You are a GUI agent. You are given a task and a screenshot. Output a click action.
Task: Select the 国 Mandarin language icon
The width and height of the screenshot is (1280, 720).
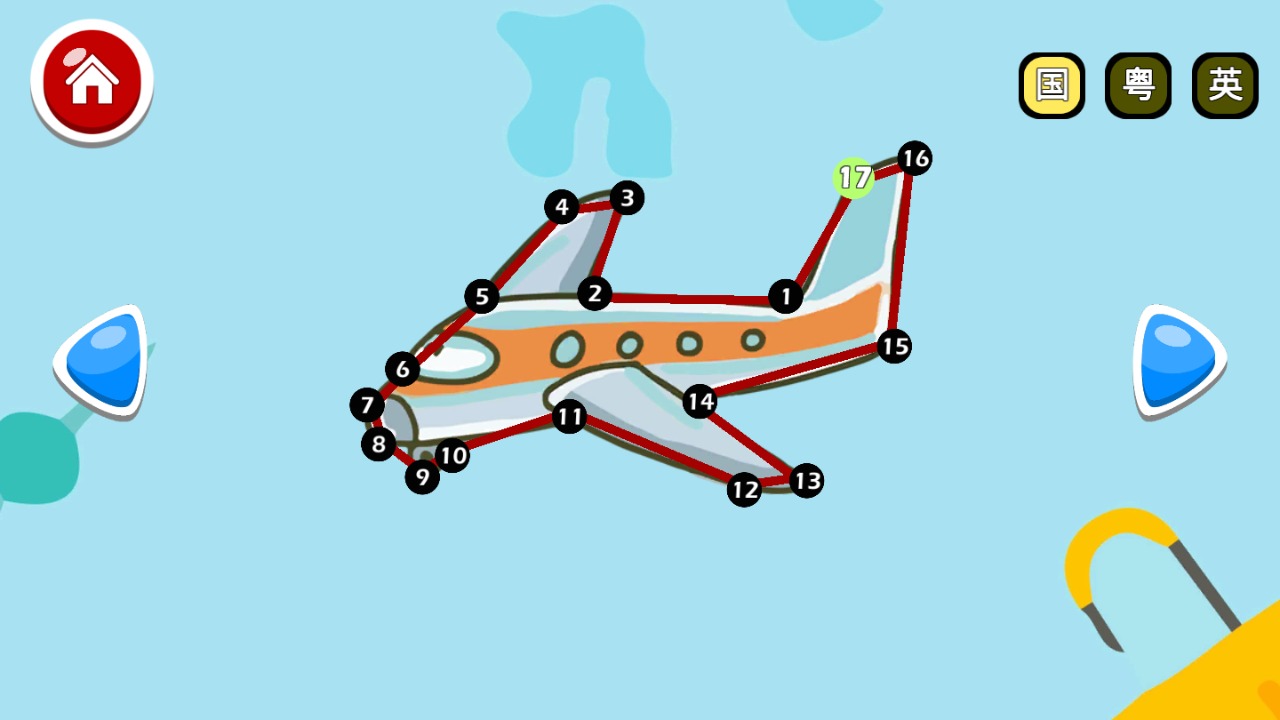[1051, 85]
